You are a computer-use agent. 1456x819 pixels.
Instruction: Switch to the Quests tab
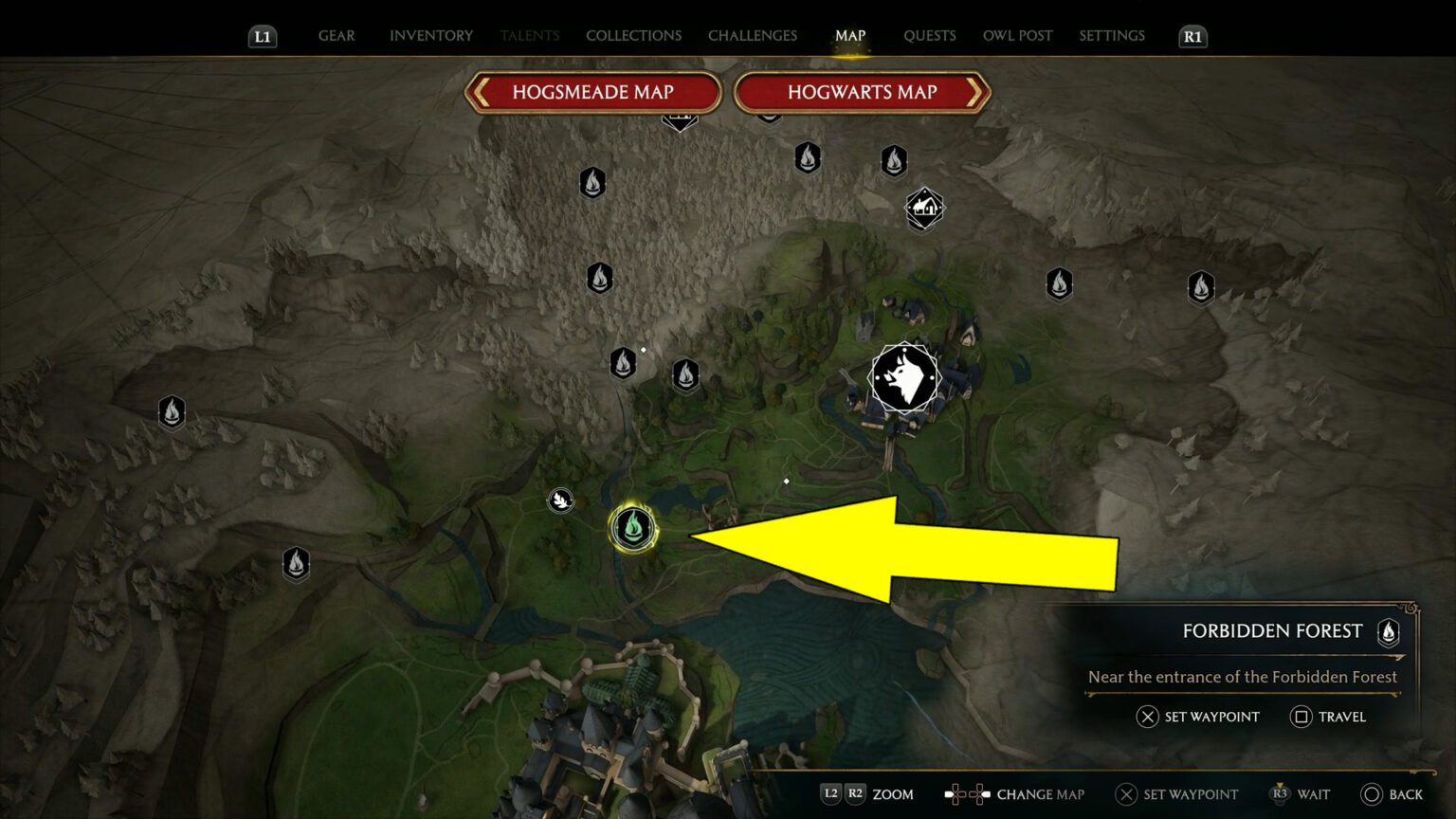(x=930, y=35)
